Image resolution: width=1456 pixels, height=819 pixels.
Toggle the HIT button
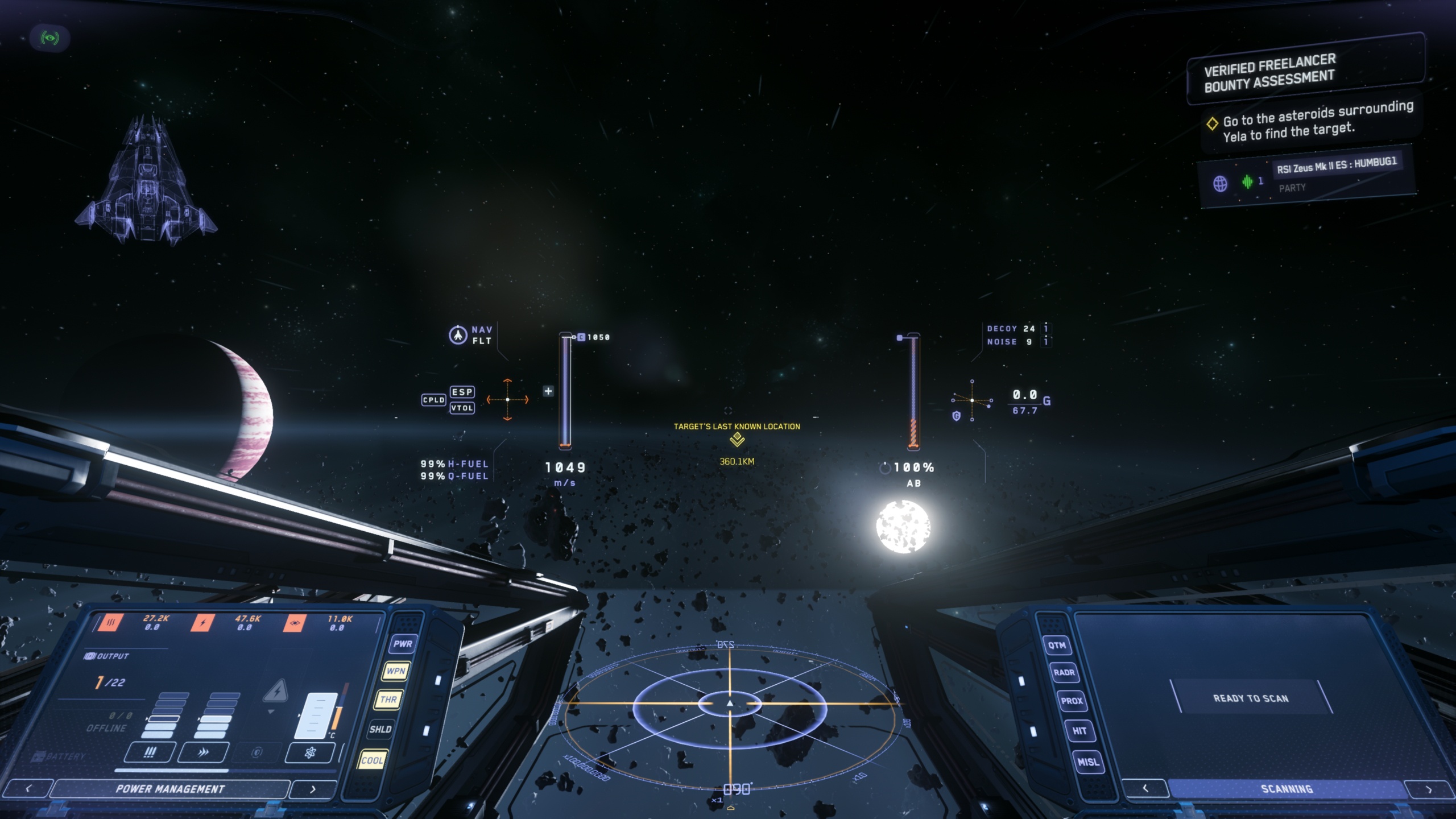click(x=1079, y=731)
